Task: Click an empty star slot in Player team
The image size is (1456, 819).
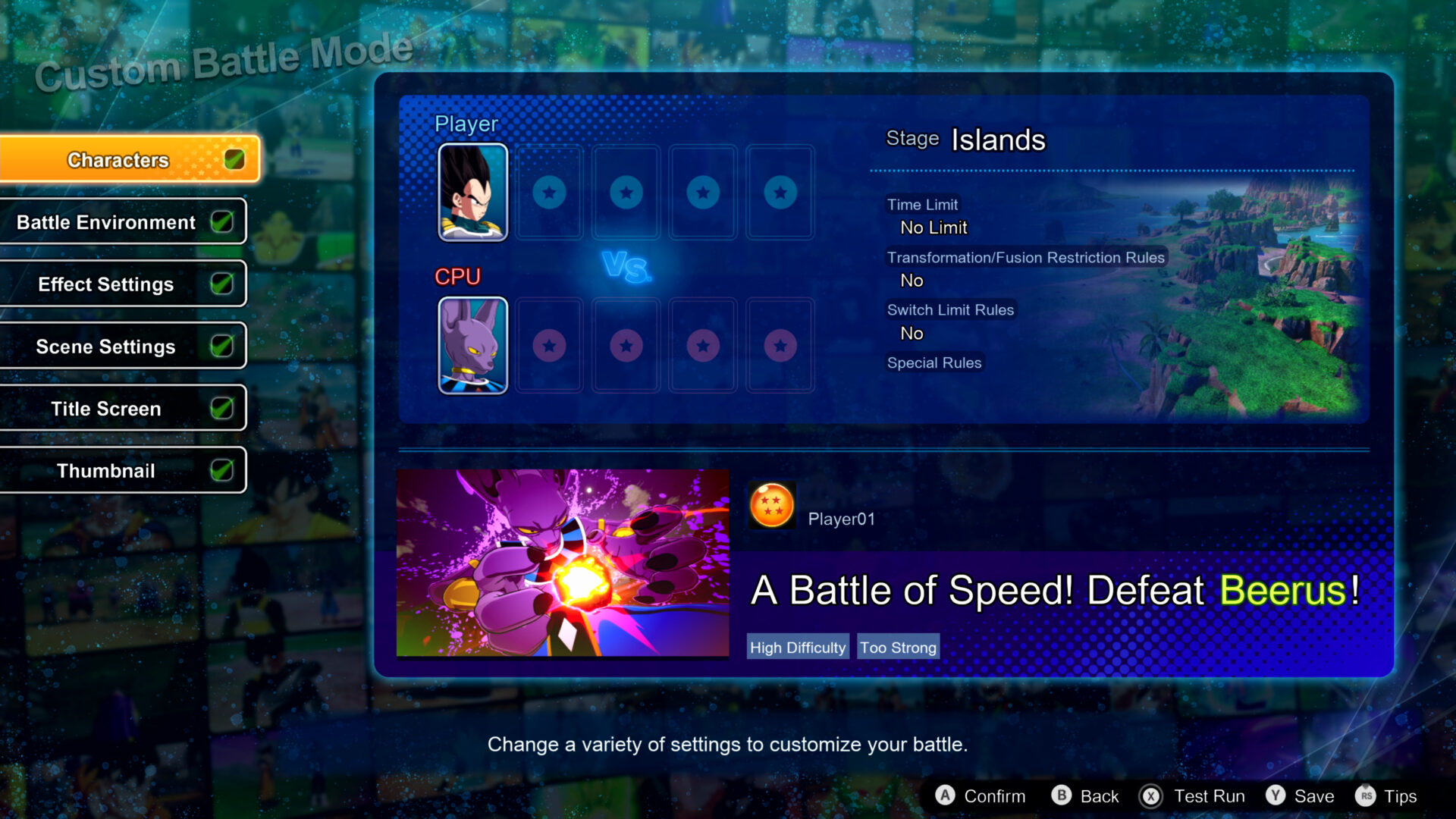Action: coord(549,193)
